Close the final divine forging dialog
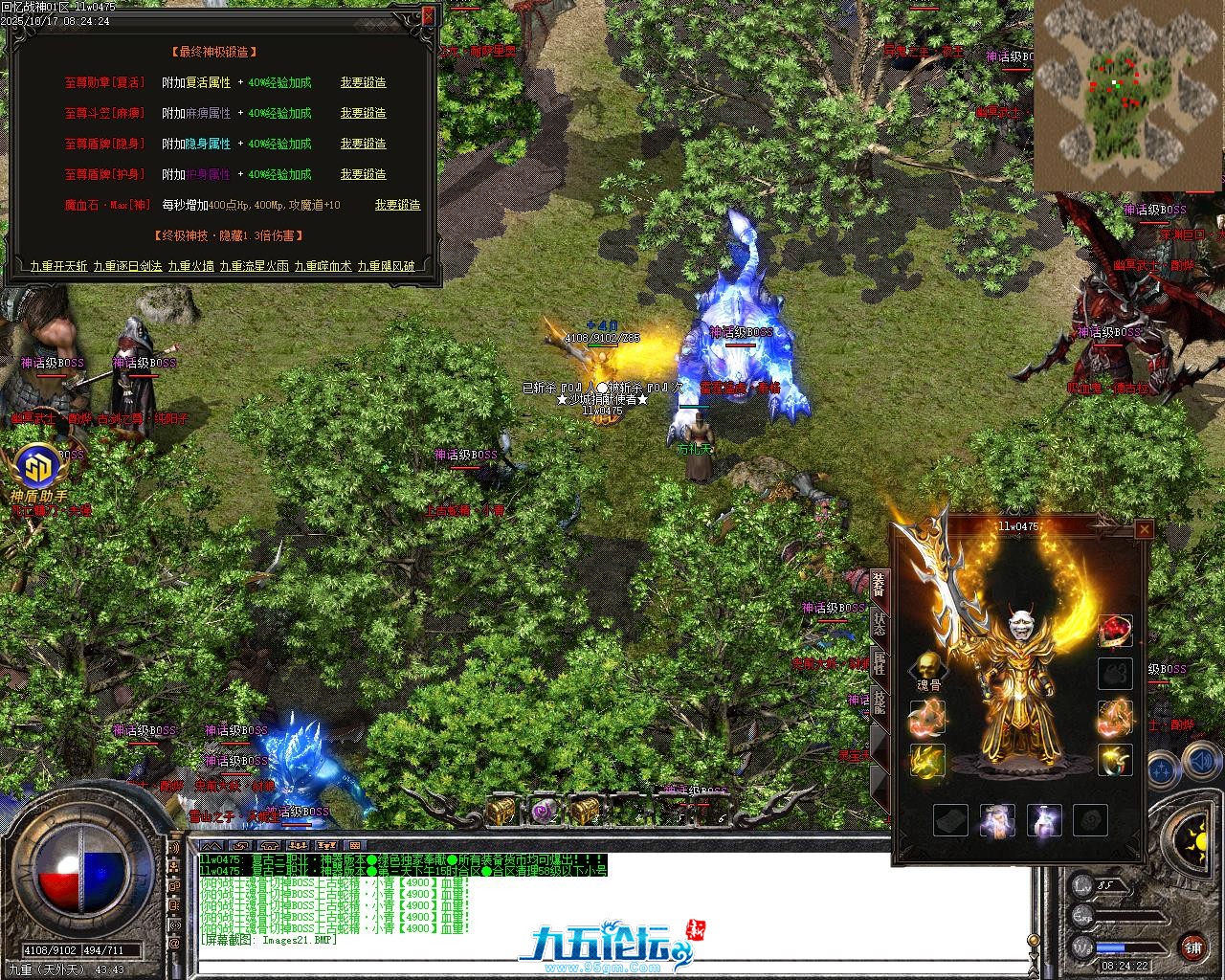This screenshot has width=1225, height=980. coord(427,16)
